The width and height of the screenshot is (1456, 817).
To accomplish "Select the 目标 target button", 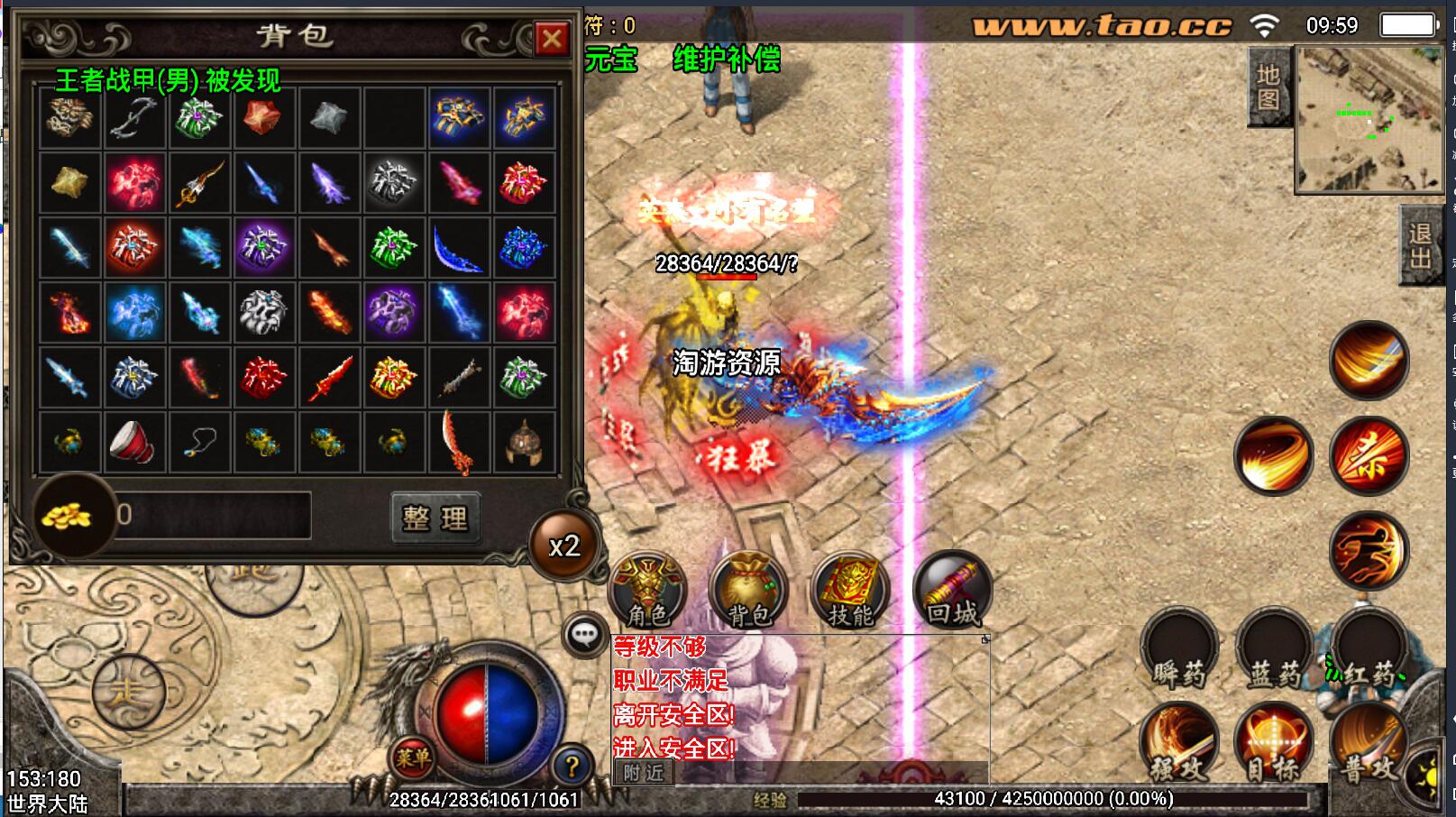I will tap(1274, 746).
